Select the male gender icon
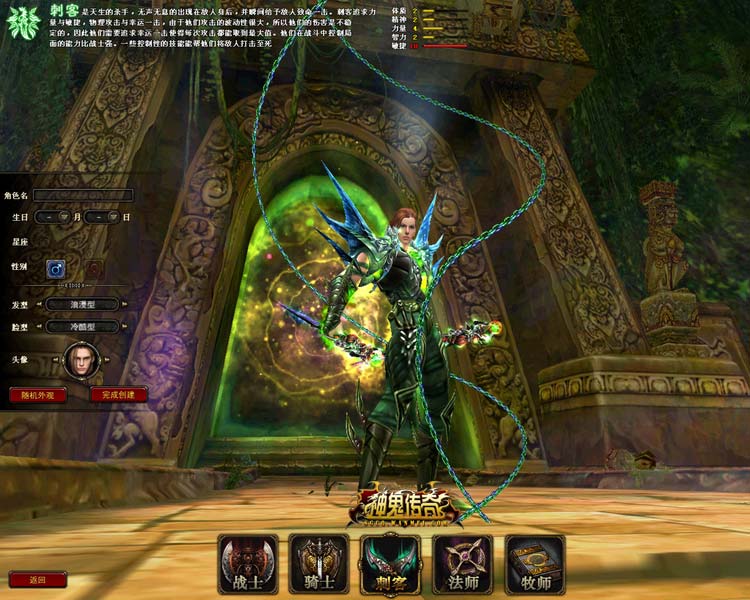750x600 pixels. [55, 267]
